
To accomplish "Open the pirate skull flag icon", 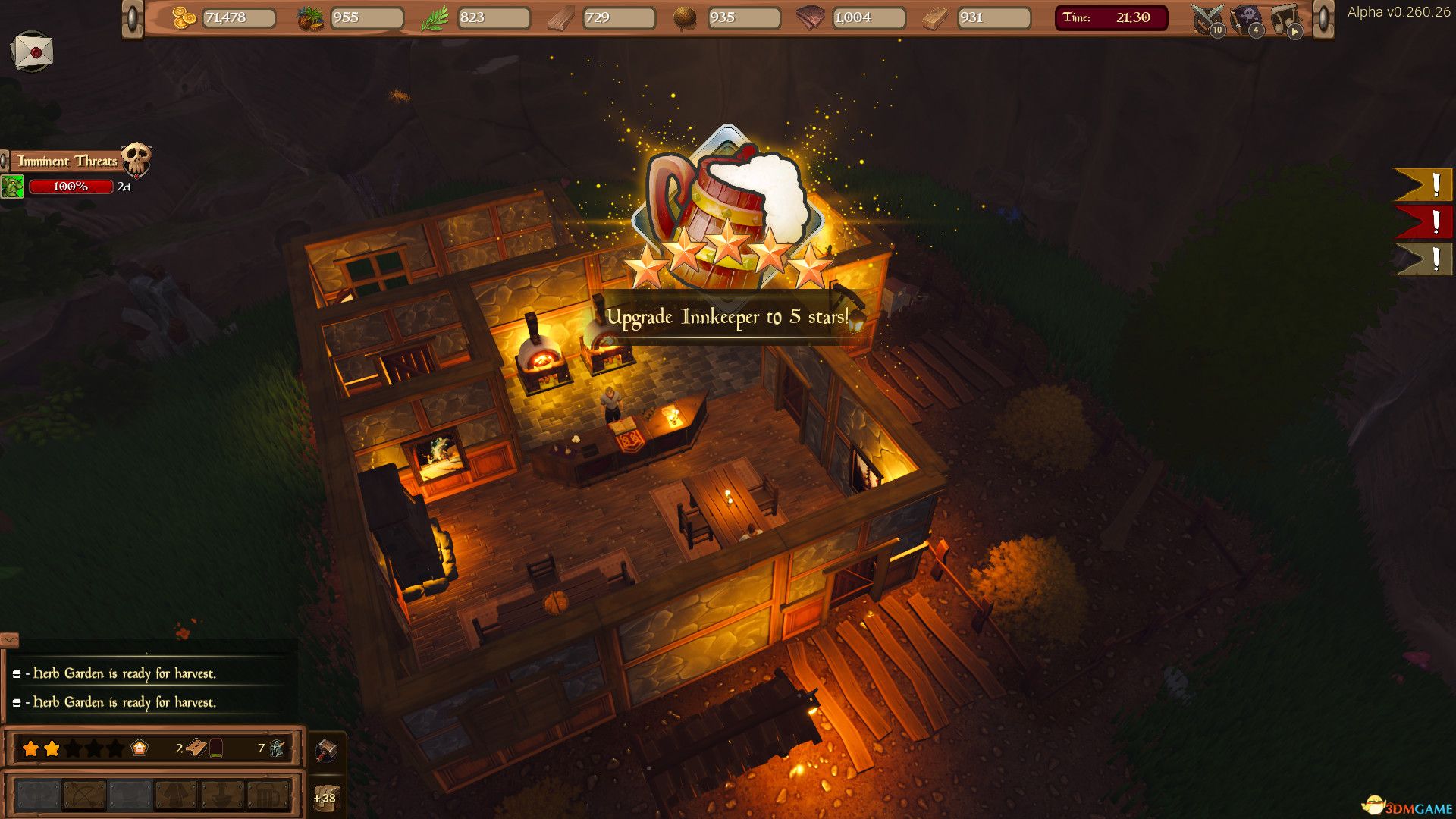I will tap(1246, 18).
